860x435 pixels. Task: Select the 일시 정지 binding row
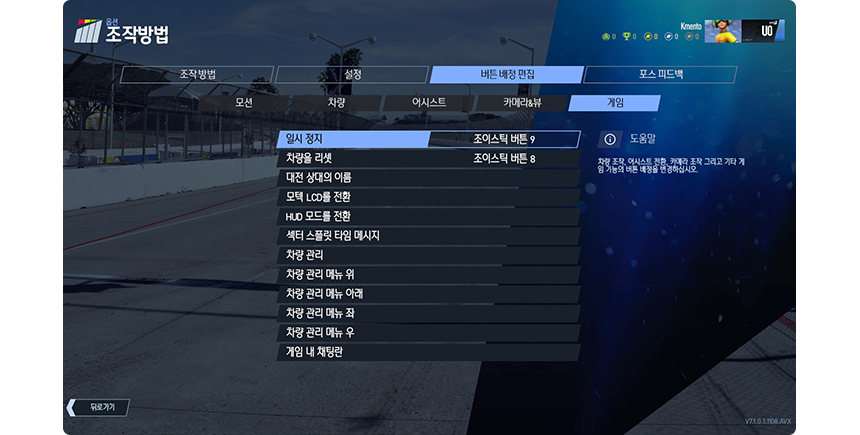pyautogui.click(x=427, y=139)
